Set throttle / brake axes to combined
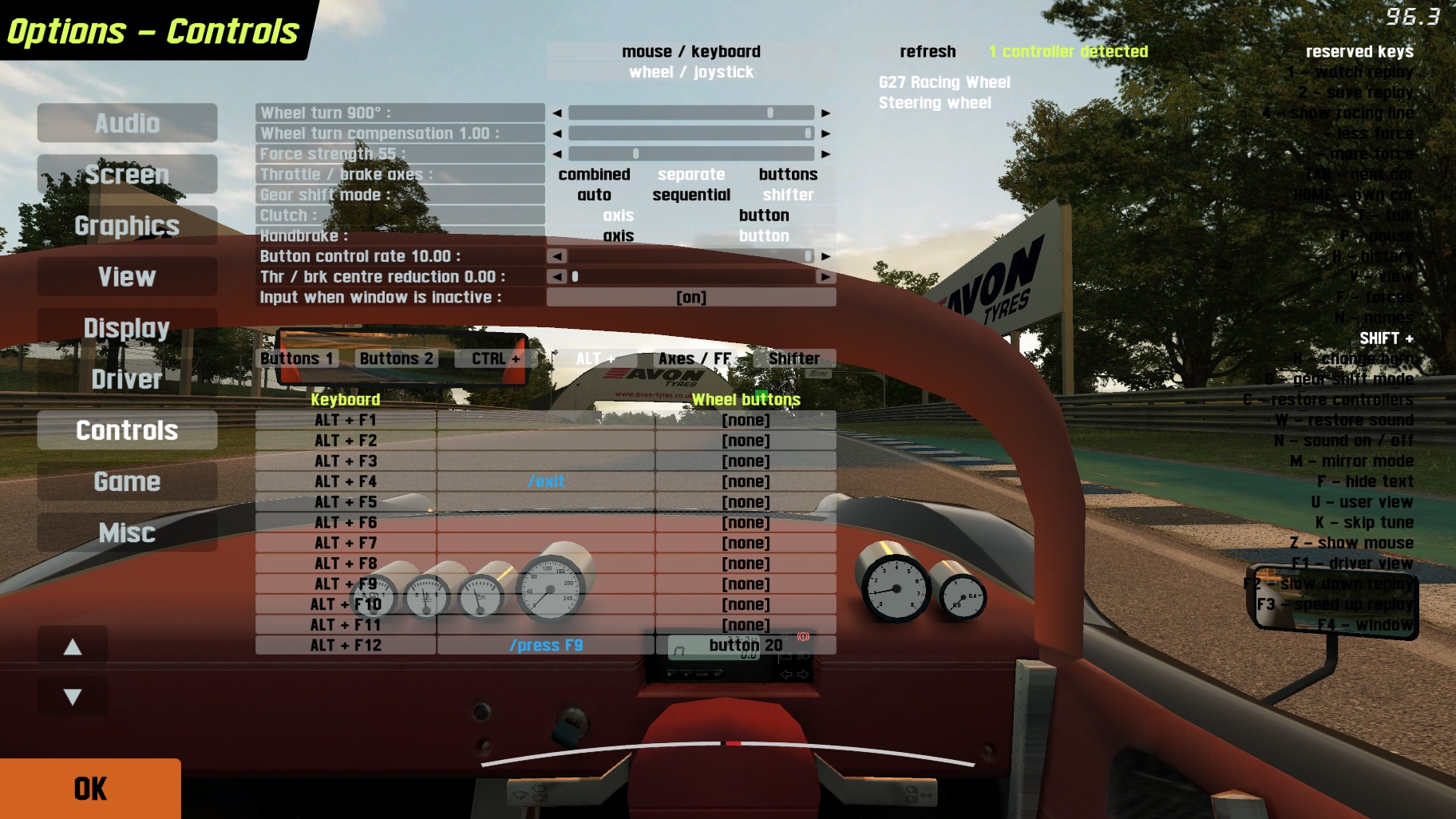 [594, 174]
